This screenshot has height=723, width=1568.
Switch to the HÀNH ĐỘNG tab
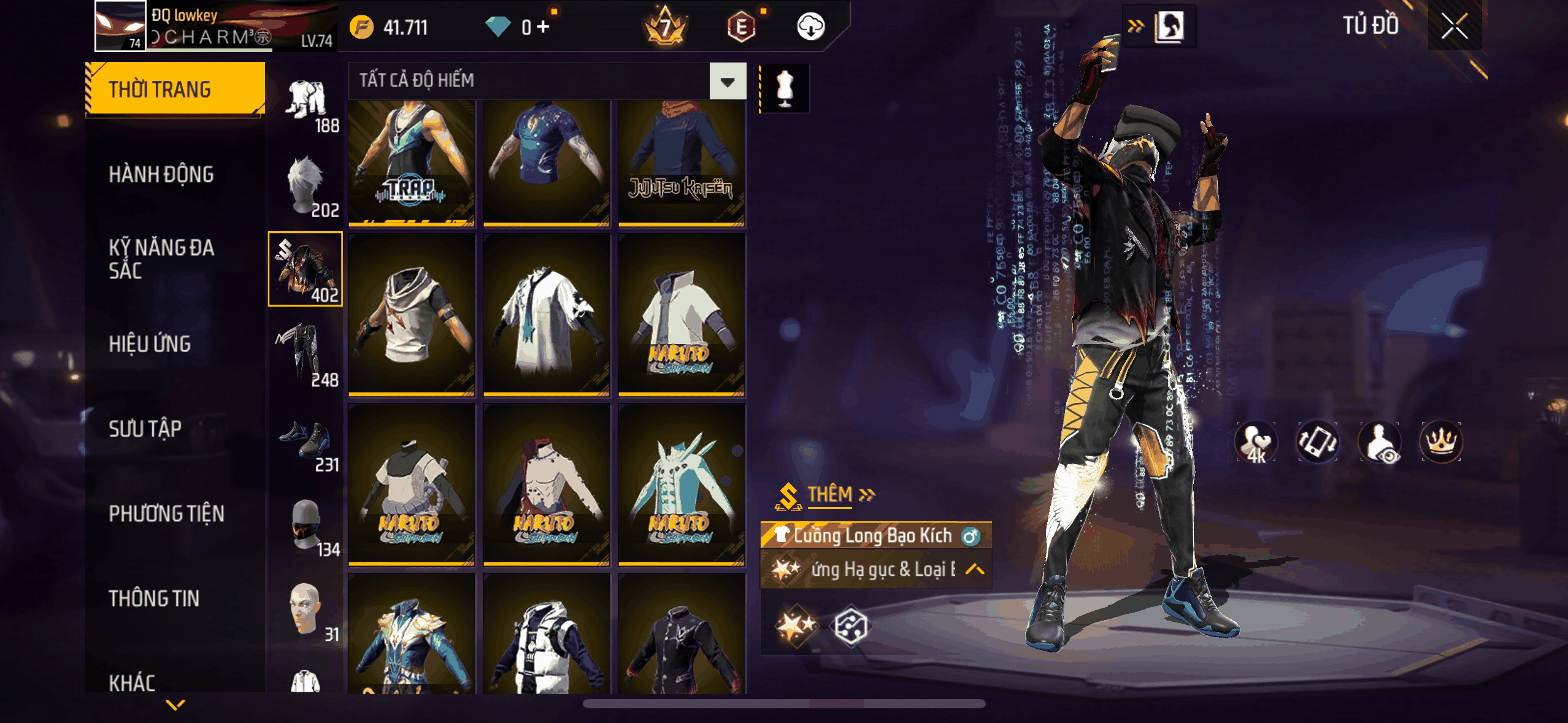tap(161, 175)
